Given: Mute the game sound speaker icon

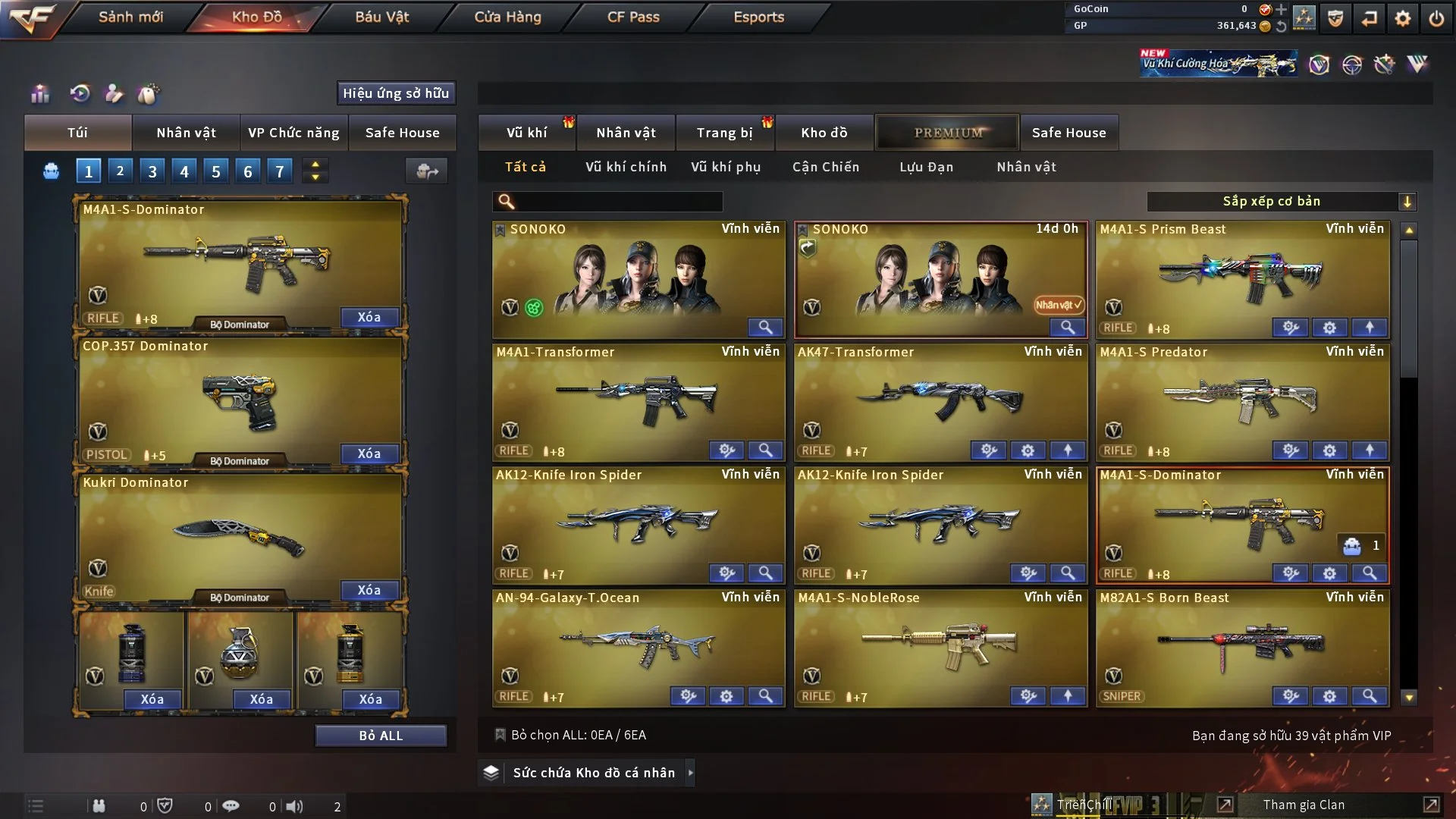Looking at the screenshot, I should 296,805.
